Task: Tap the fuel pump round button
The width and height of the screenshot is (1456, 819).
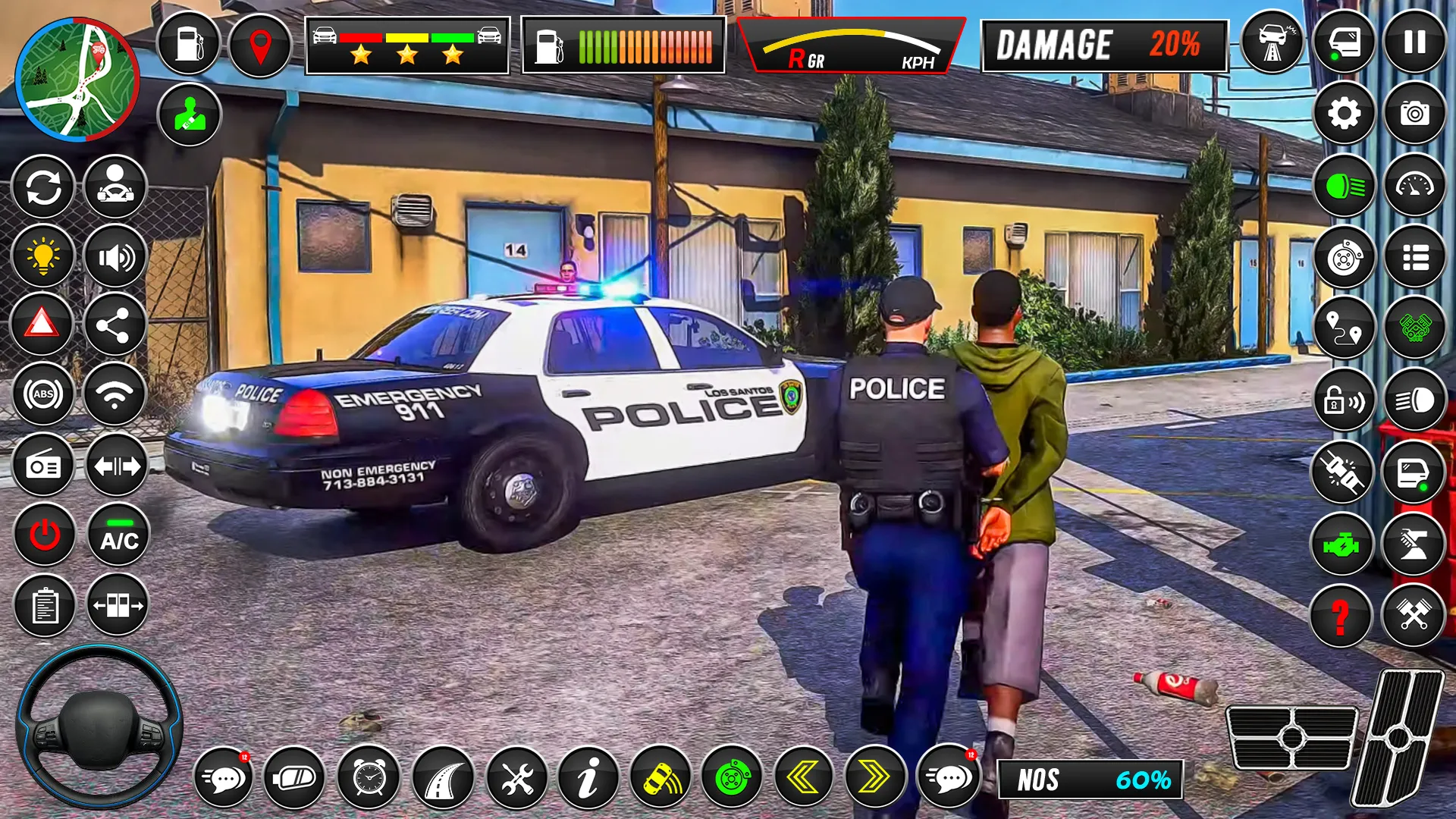Action: point(189,44)
